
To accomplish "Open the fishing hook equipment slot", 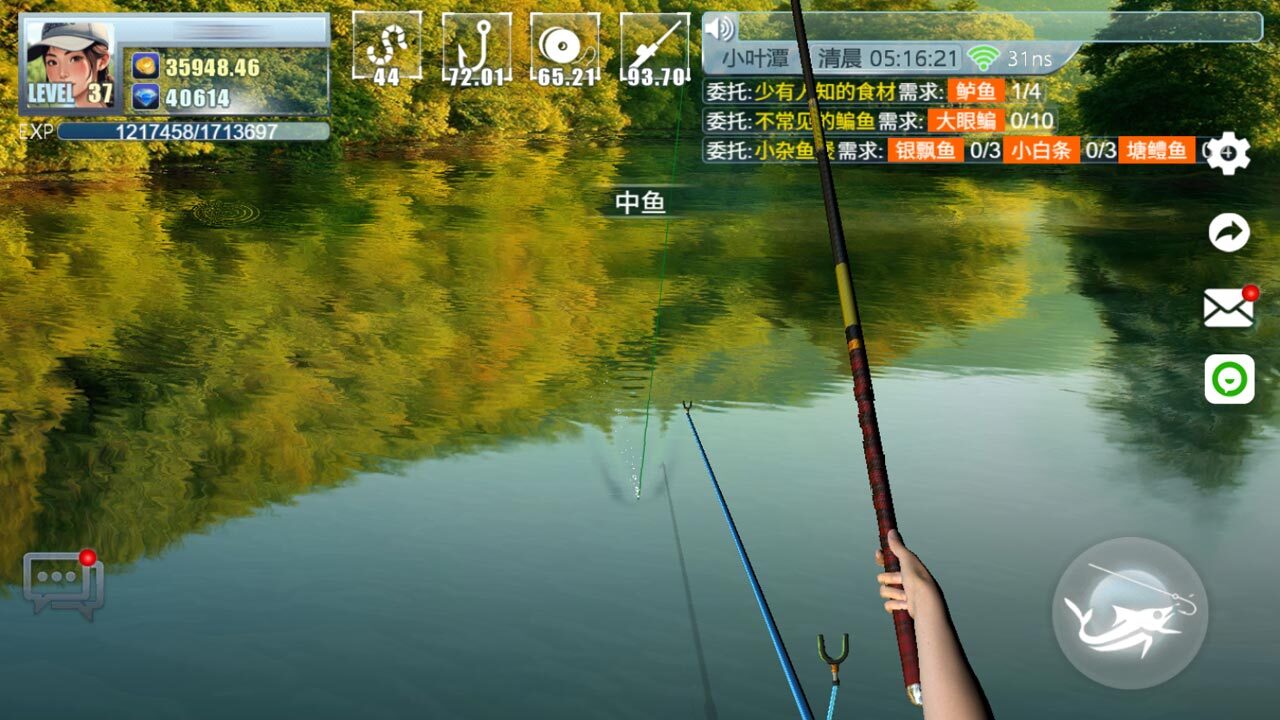I will [476, 47].
